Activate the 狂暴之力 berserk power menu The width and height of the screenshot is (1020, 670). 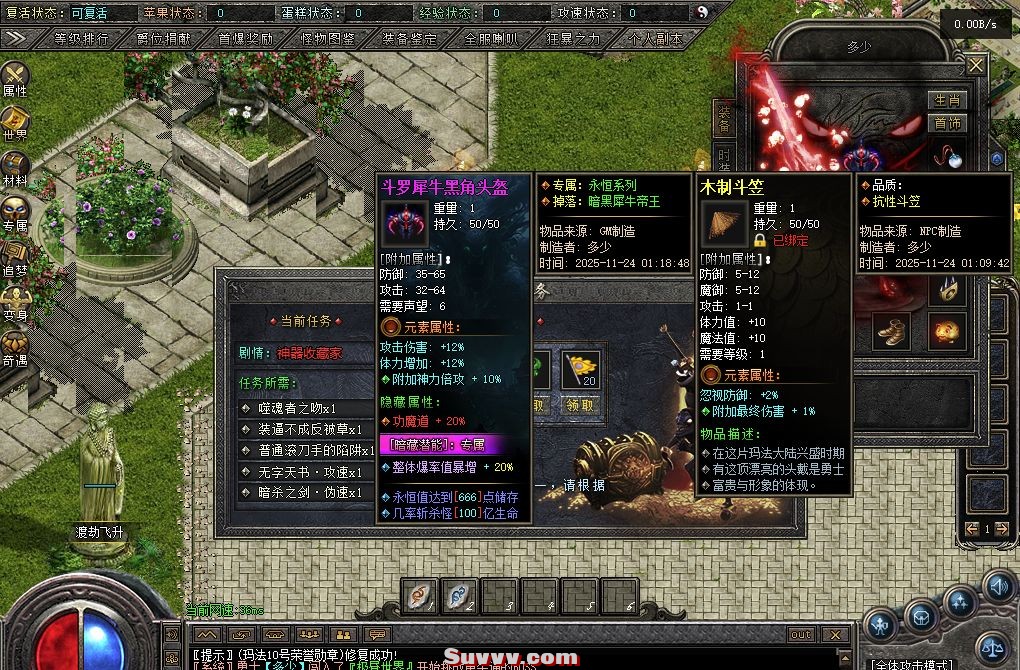coord(574,39)
